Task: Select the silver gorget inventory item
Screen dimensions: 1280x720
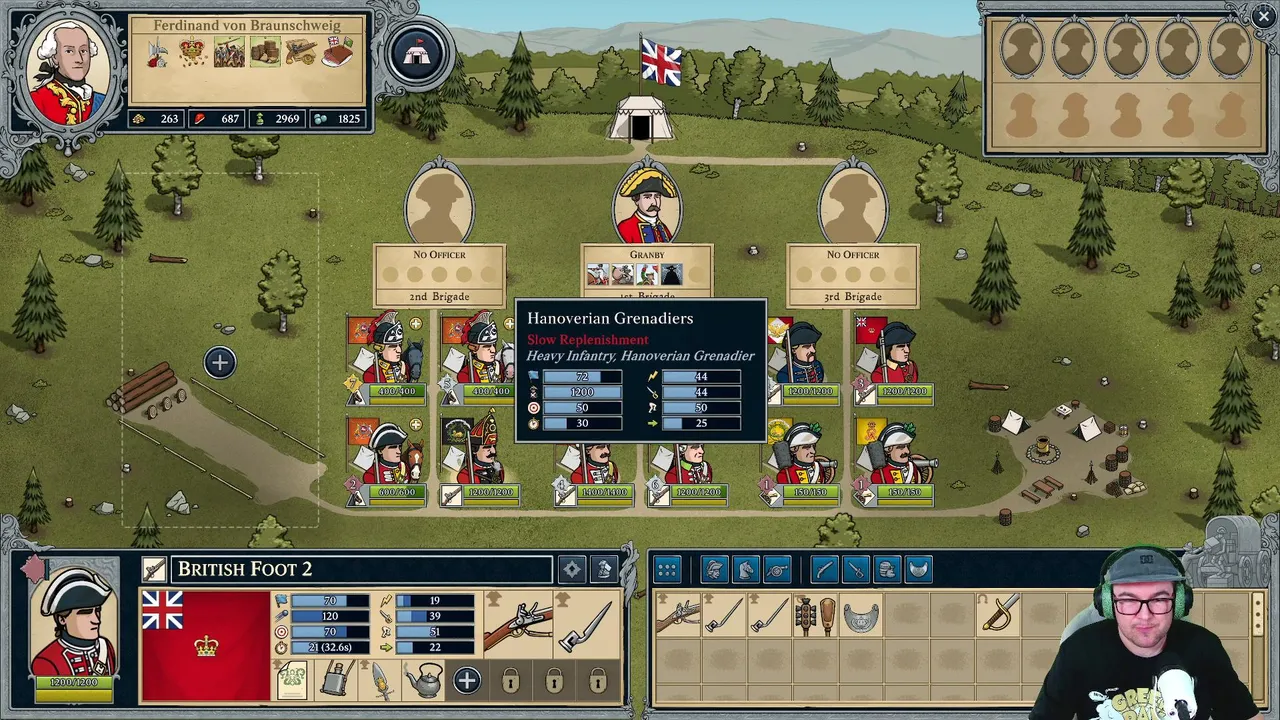Action: [x=861, y=617]
